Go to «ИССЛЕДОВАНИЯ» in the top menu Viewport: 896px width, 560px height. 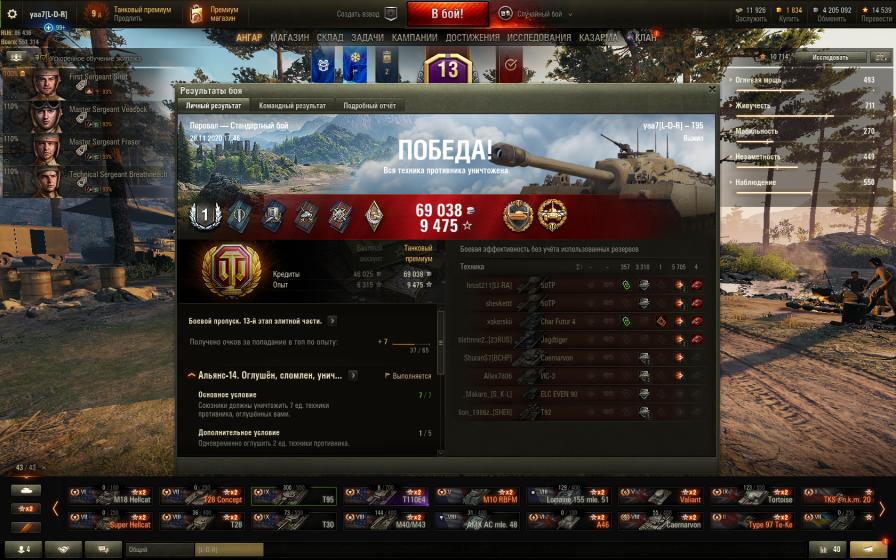click(x=539, y=38)
